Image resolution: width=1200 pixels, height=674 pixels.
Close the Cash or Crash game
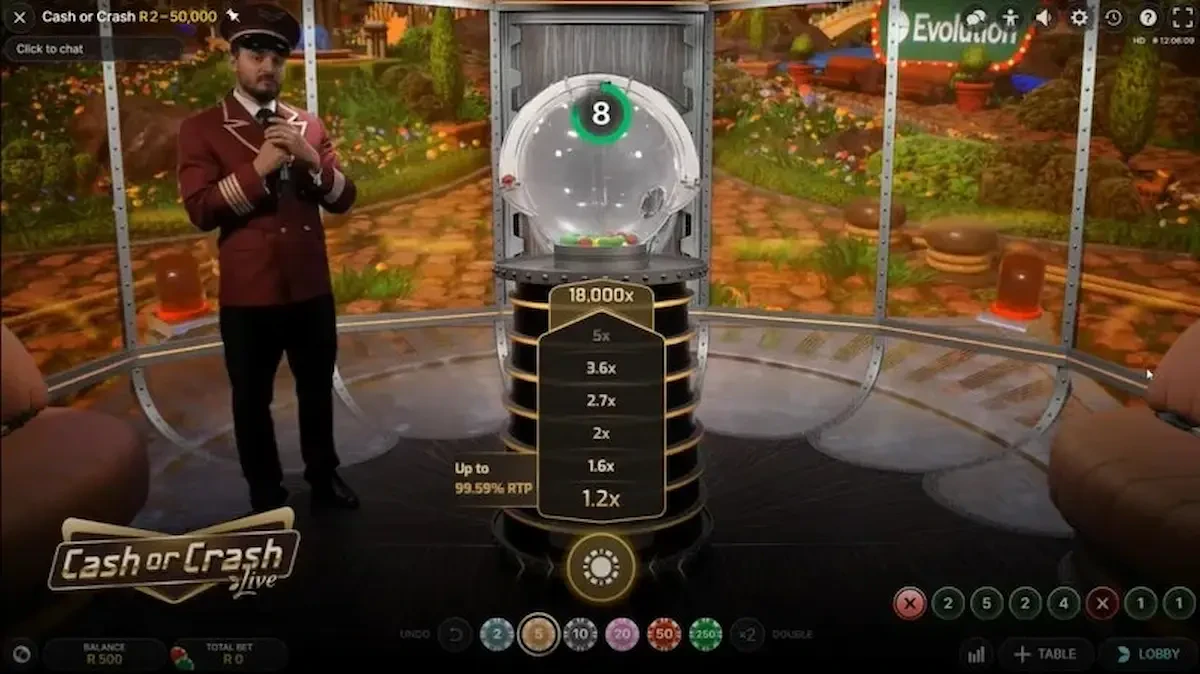[x=19, y=17]
